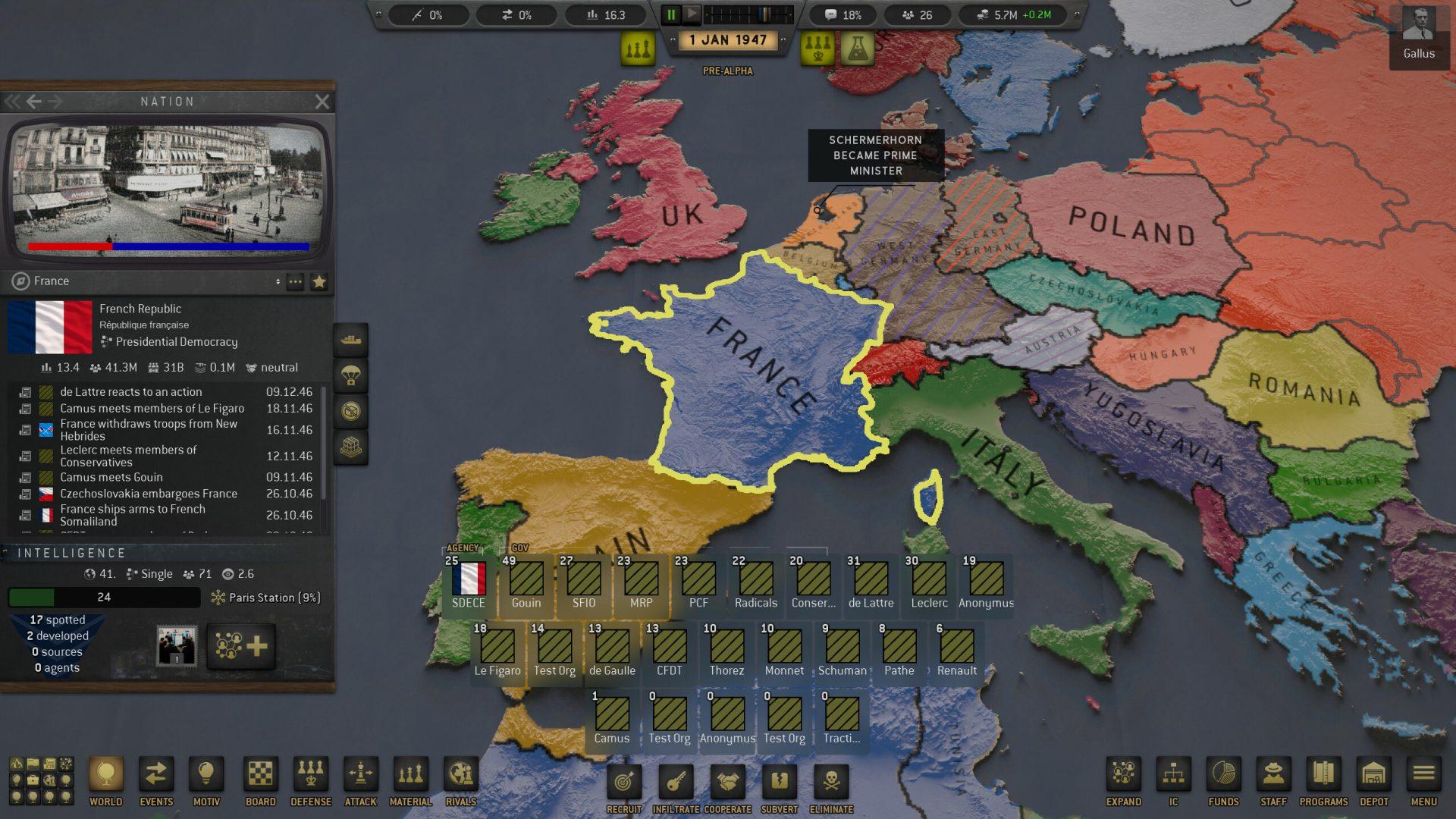The image size is (1456, 819).
Task: Show the Events list
Action: (x=156, y=781)
